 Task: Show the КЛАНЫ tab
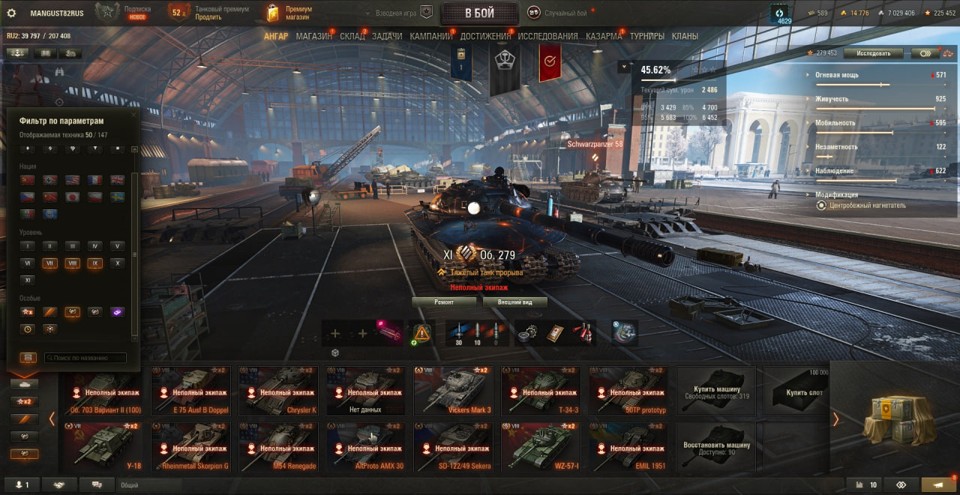(x=685, y=36)
